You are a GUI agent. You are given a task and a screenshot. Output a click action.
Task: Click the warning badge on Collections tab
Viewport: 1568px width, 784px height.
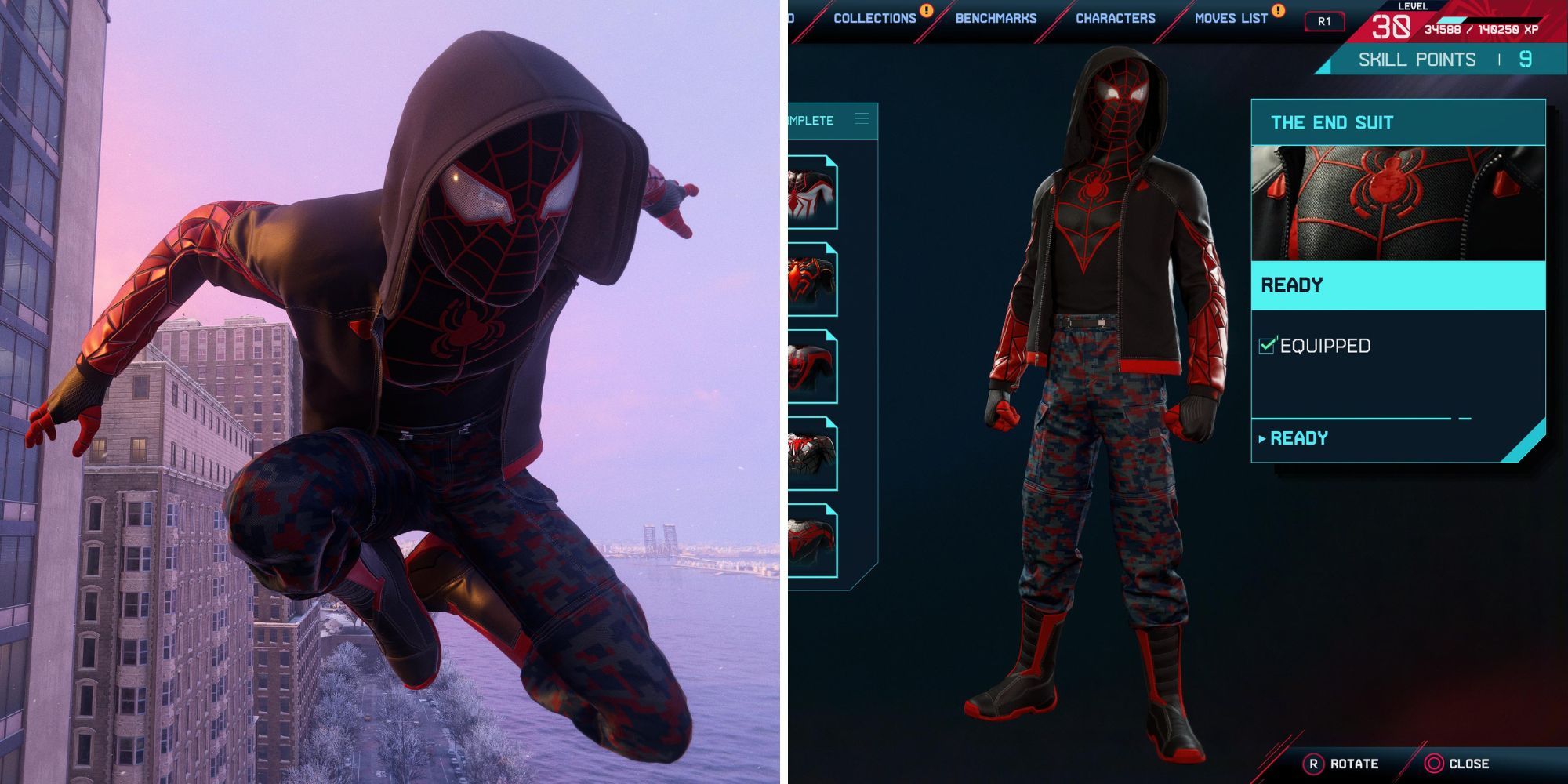[x=927, y=12]
